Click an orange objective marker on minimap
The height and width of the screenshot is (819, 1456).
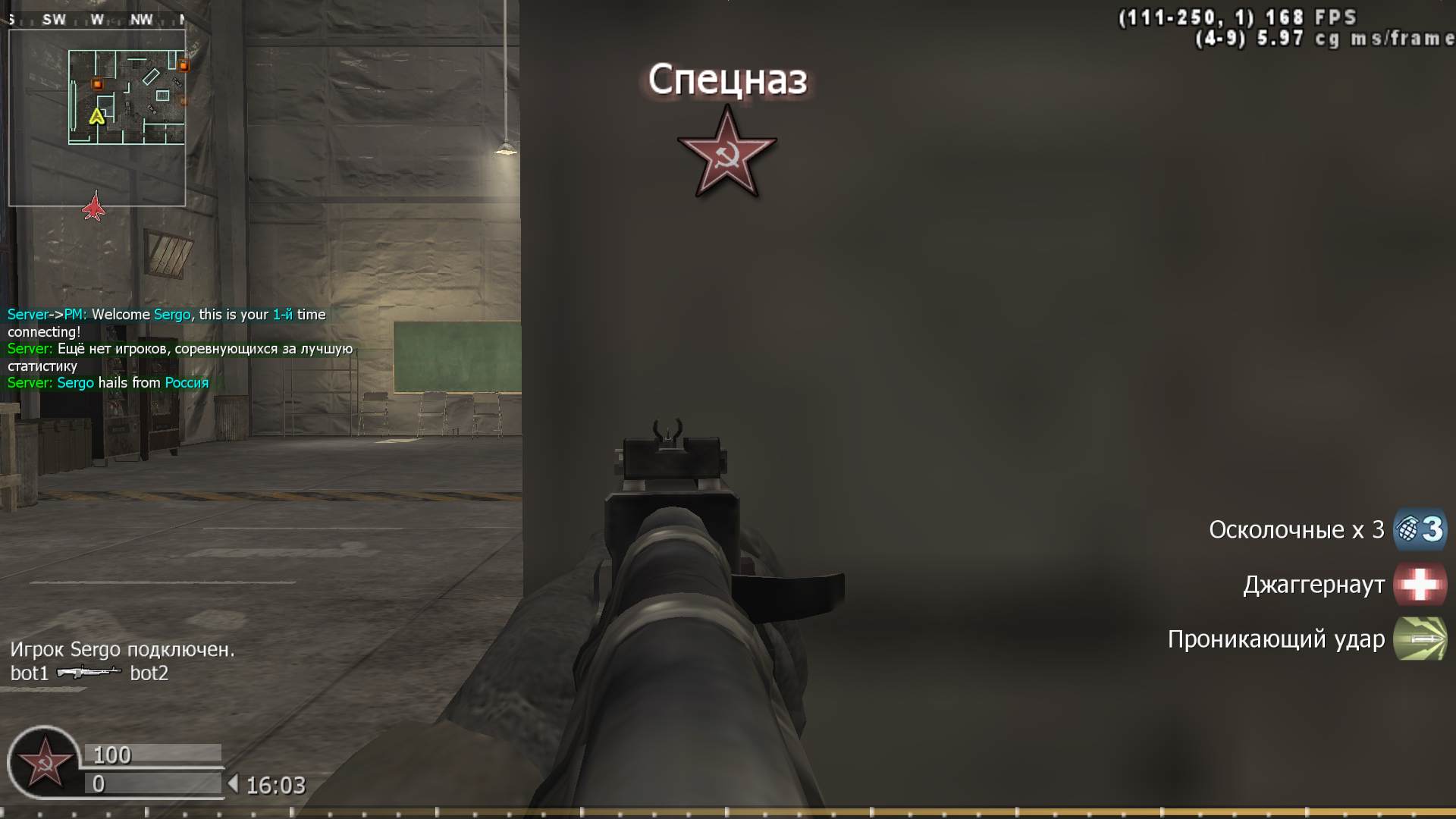(x=96, y=83)
